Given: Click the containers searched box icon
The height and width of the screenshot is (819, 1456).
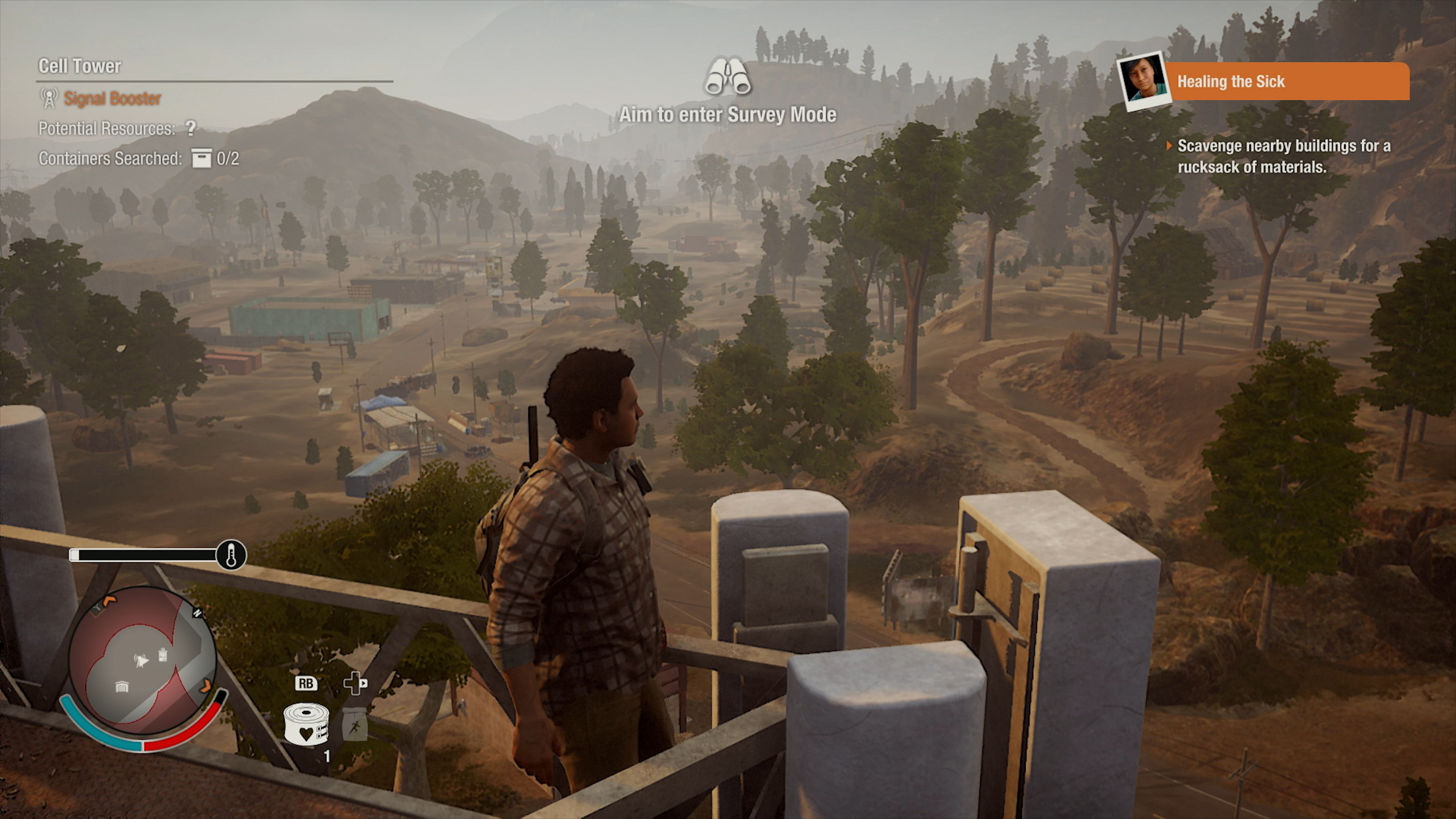Looking at the screenshot, I should 201,158.
